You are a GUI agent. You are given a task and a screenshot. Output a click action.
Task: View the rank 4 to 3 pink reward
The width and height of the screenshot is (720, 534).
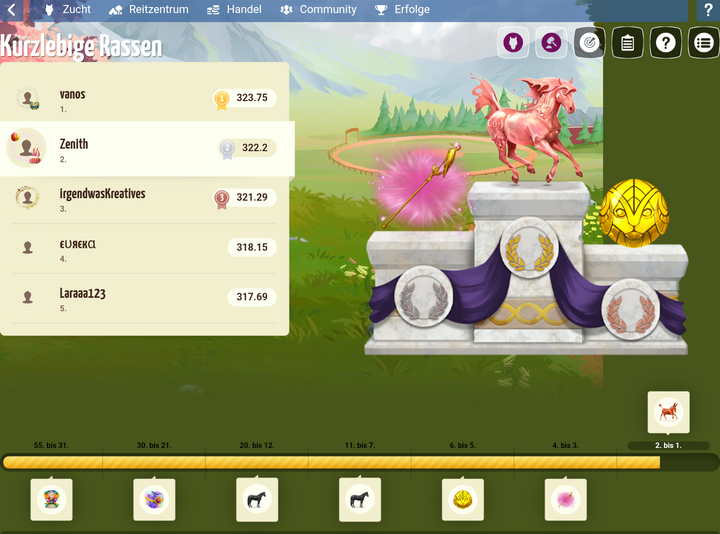click(565, 500)
